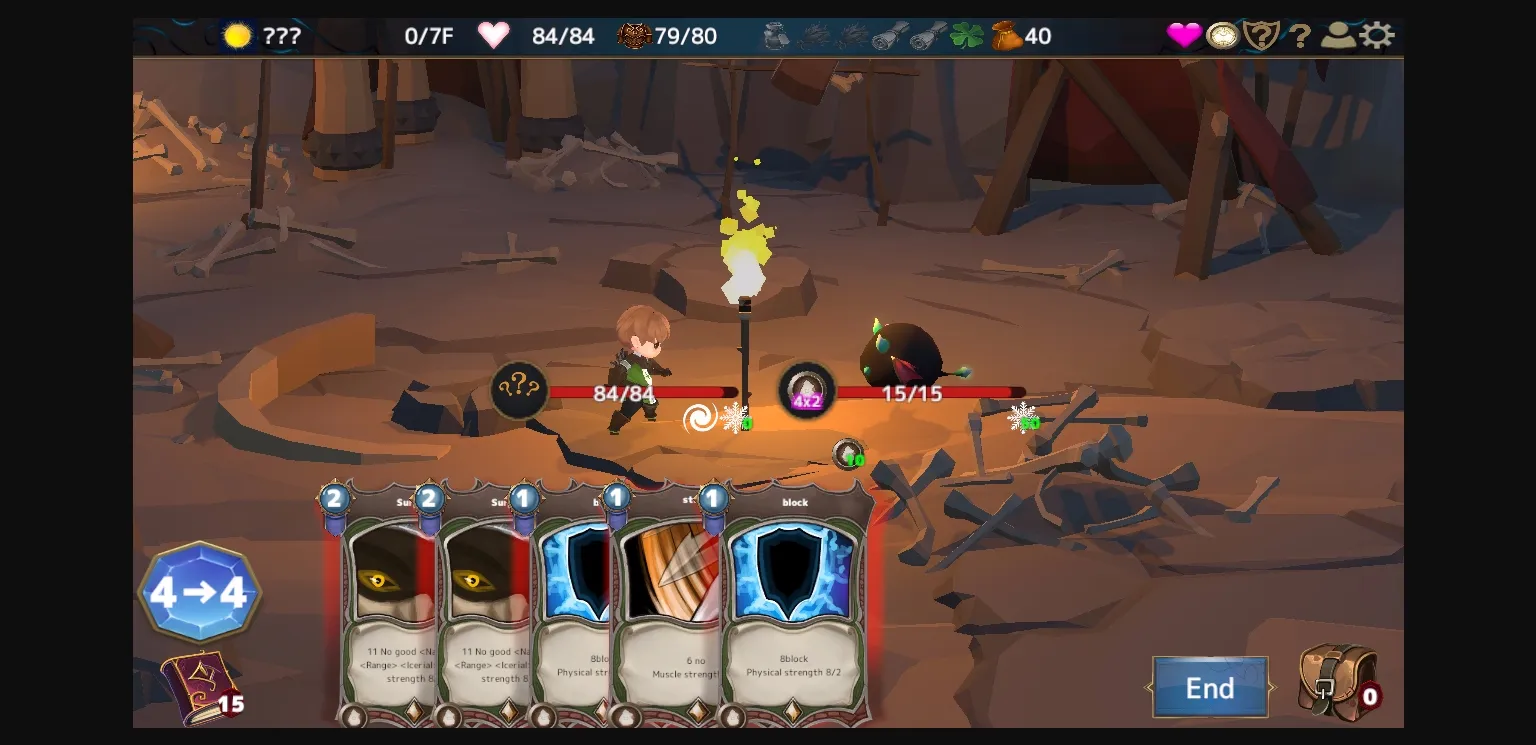Open the settings gear menu
This screenshot has height=745, width=1536.
1377,36
